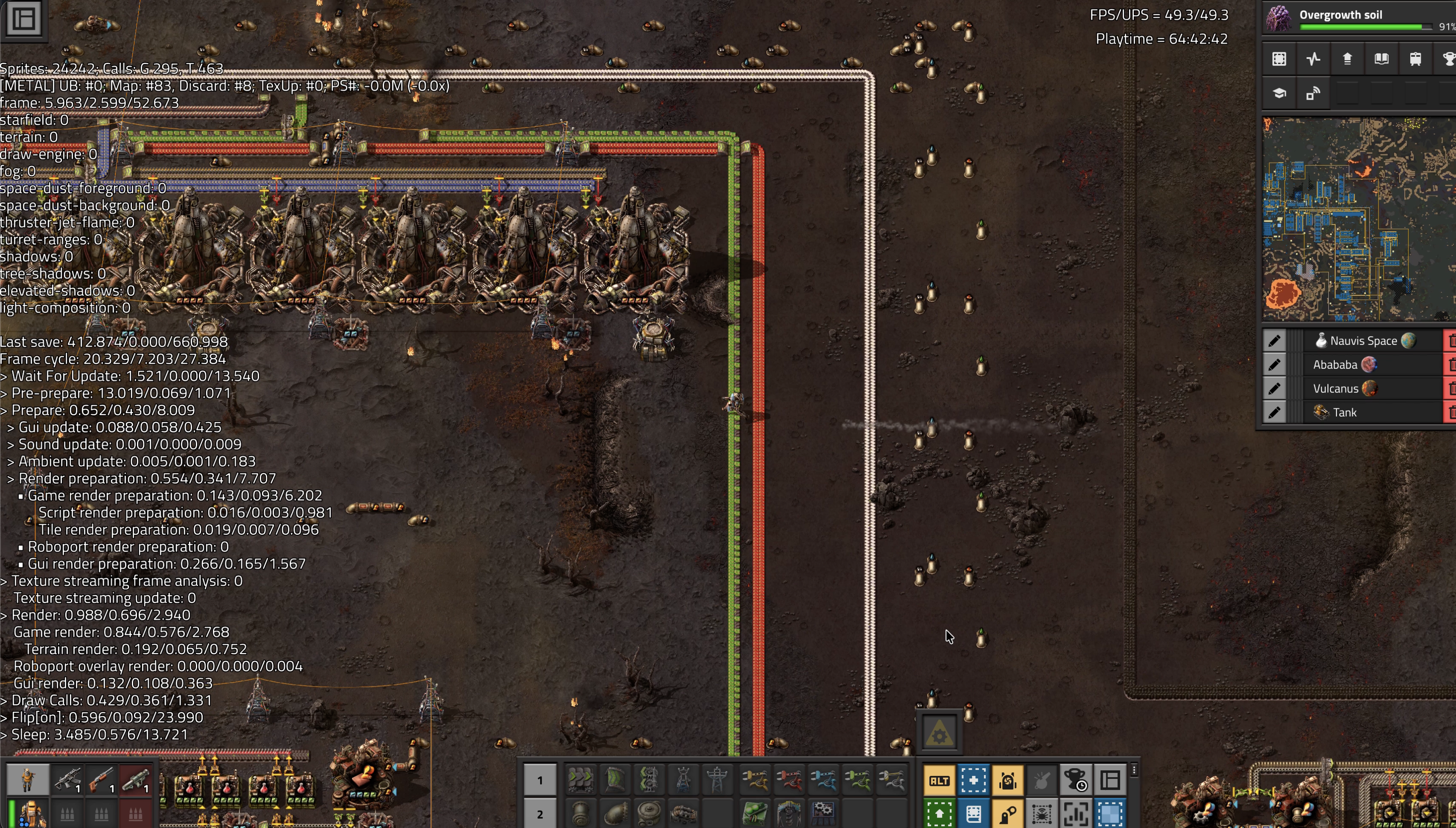Open the character button with engineer portrait

coord(27,780)
